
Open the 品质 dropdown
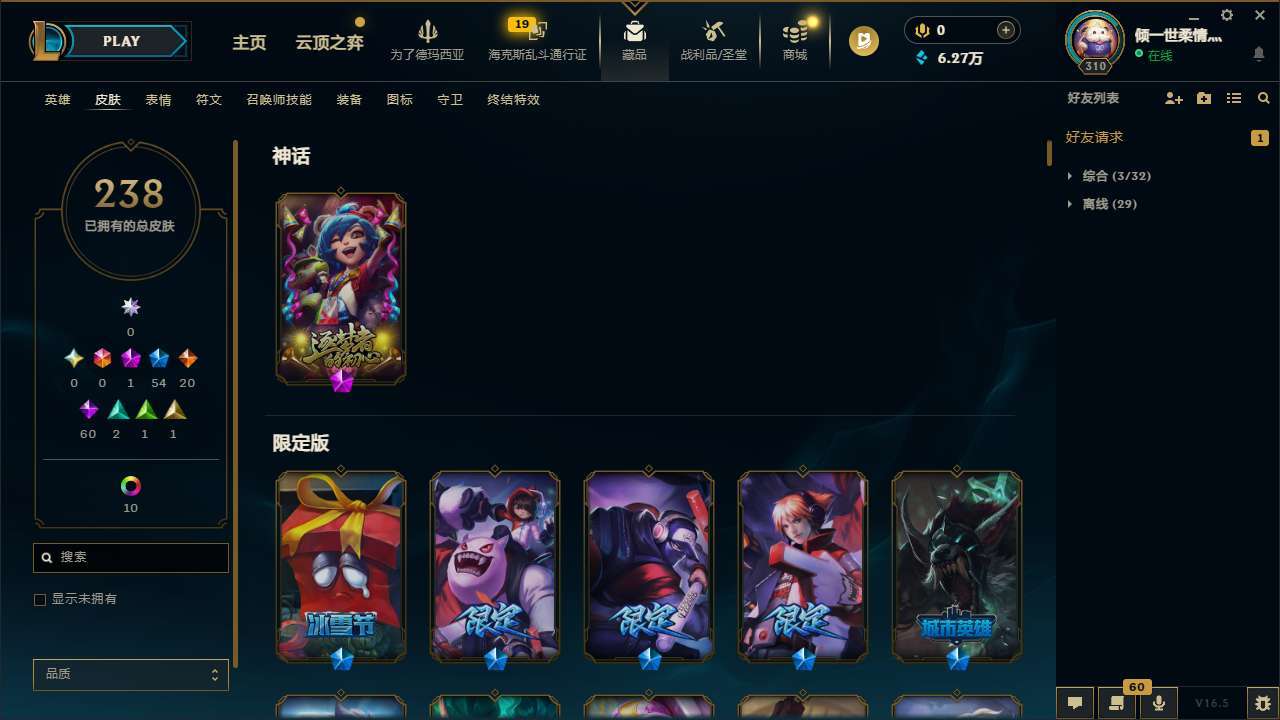pyautogui.click(x=130, y=674)
